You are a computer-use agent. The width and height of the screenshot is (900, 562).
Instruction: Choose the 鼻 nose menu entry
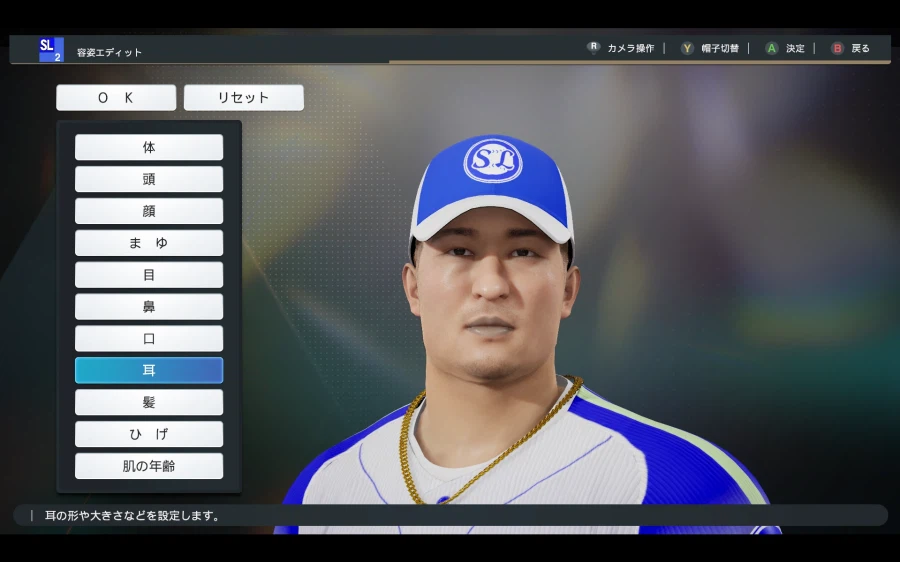coord(149,307)
